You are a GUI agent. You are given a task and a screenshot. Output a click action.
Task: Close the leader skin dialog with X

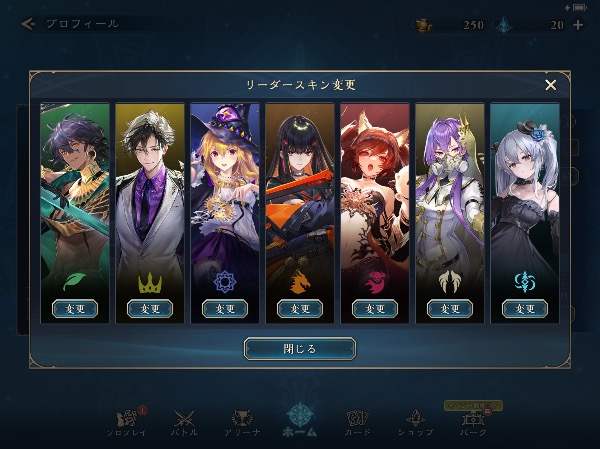click(x=550, y=85)
